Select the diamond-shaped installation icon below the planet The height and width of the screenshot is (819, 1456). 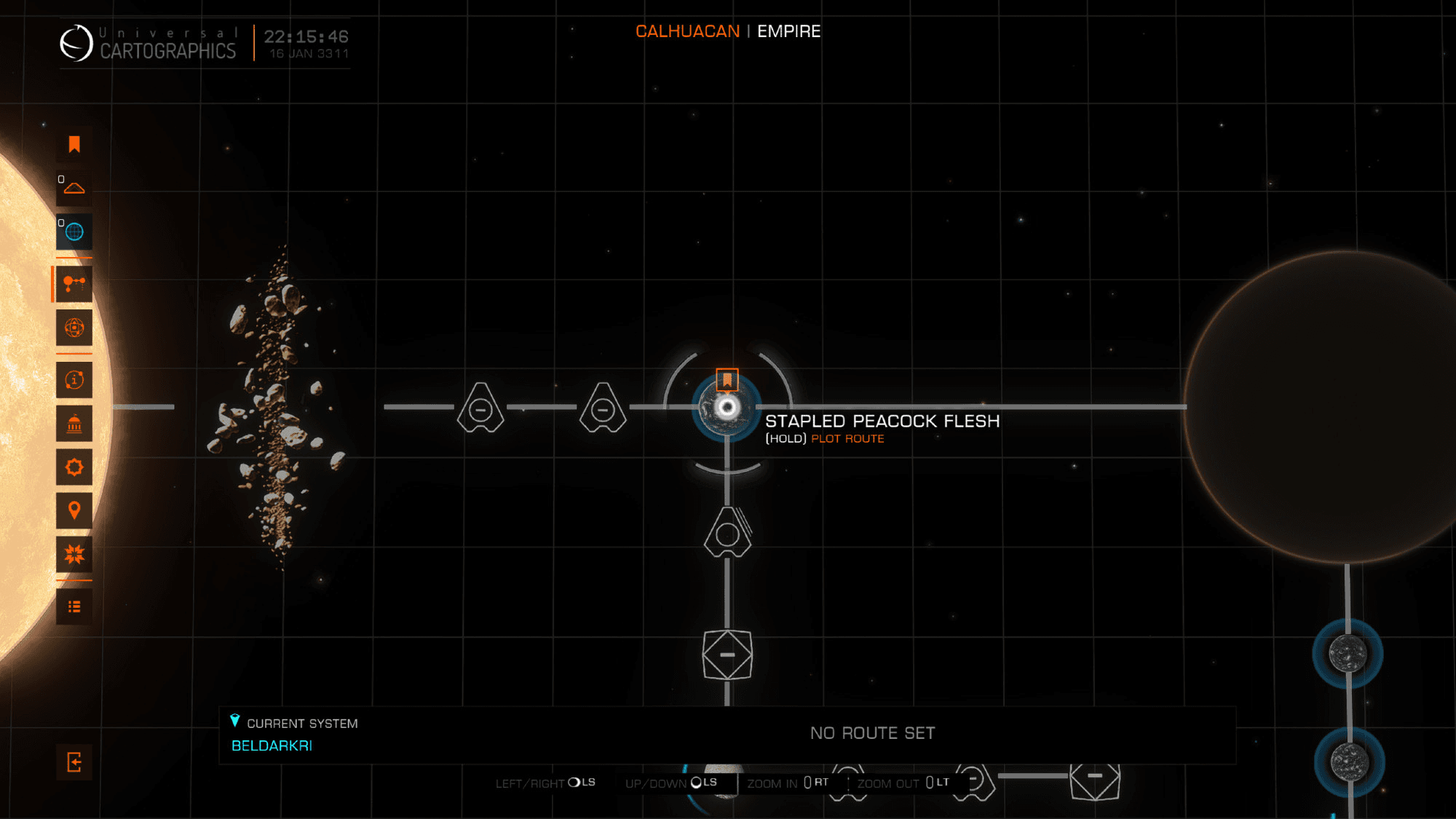click(727, 655)
